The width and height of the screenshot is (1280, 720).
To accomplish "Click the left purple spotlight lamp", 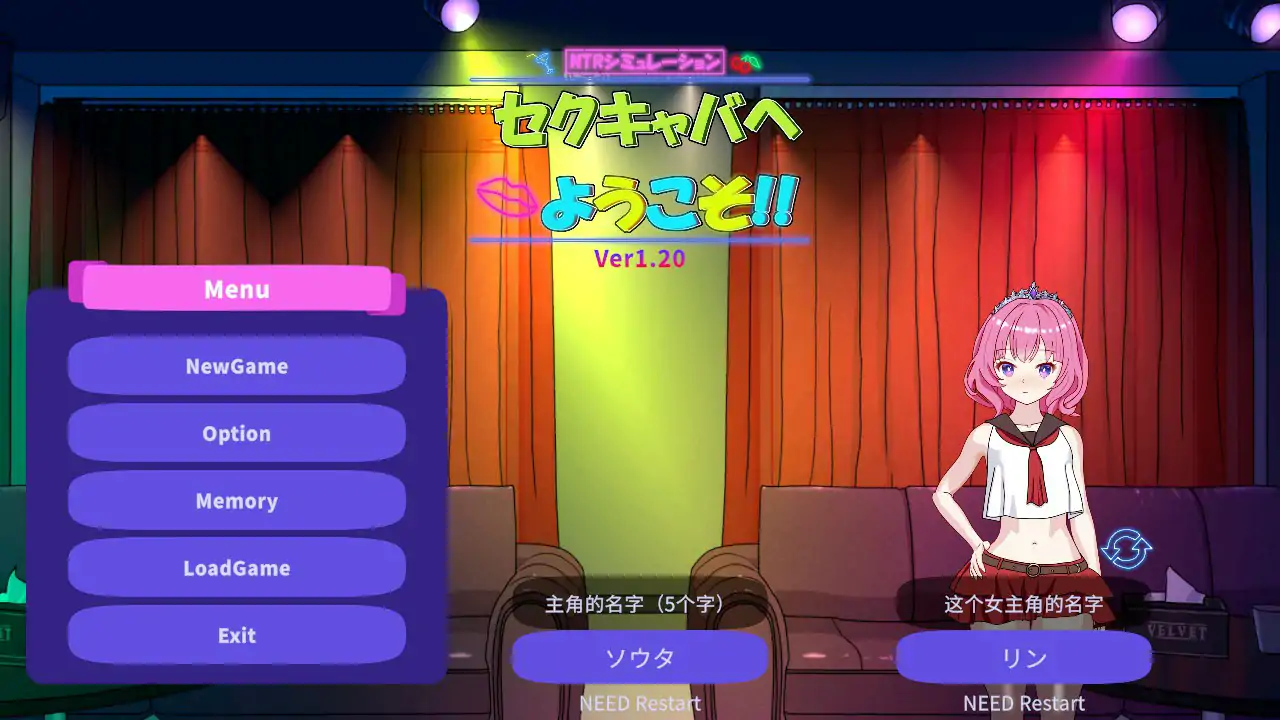I will click(x=458, y=14).
